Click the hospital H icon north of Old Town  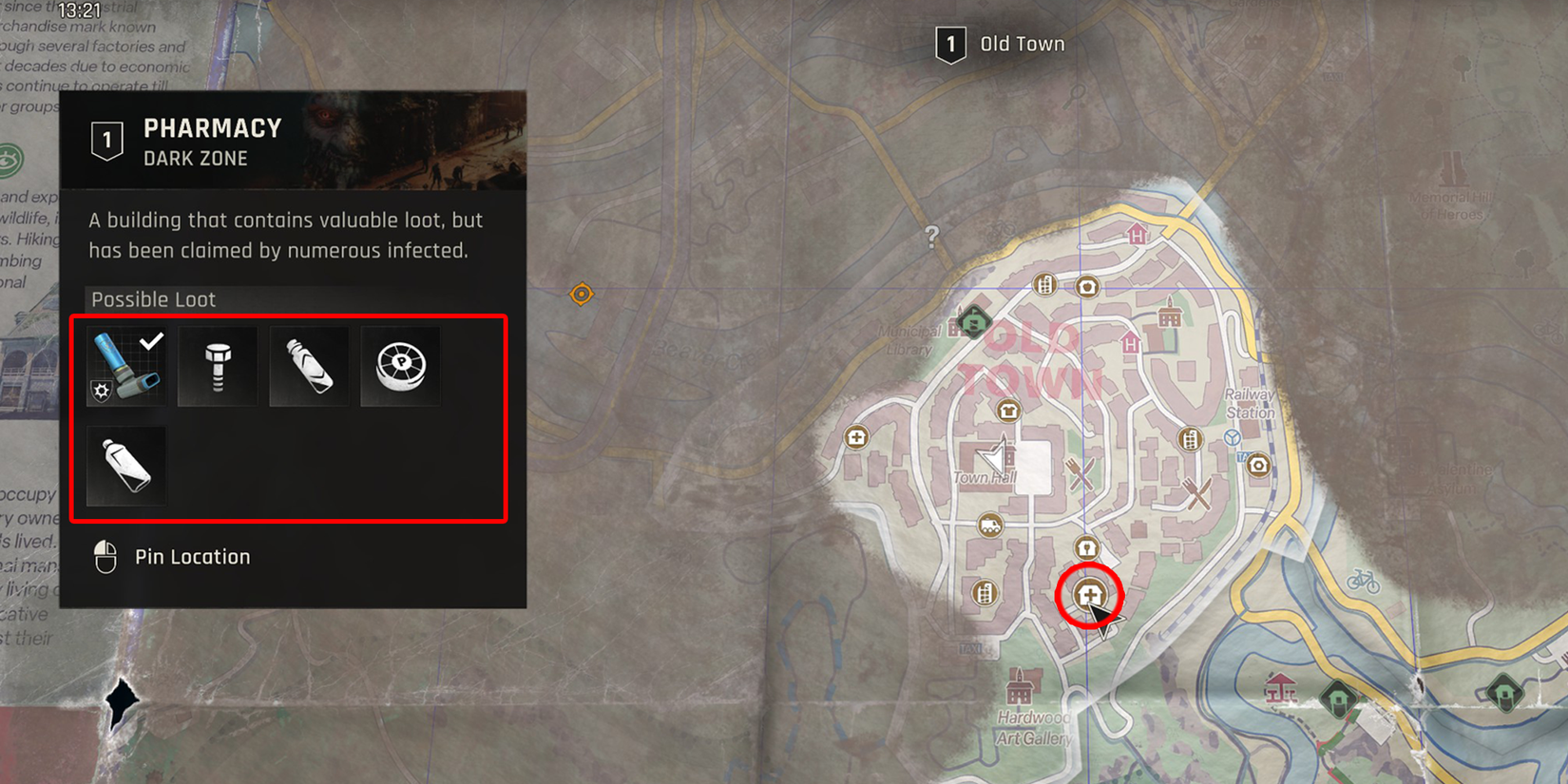pos(1136,235)
